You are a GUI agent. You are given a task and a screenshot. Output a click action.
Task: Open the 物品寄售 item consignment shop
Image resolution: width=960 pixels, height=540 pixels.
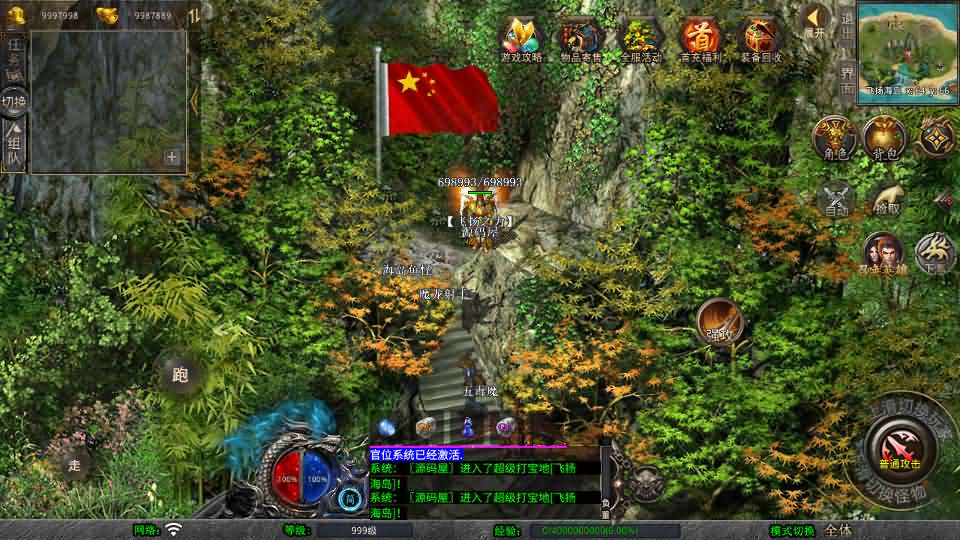coord(580,40)
